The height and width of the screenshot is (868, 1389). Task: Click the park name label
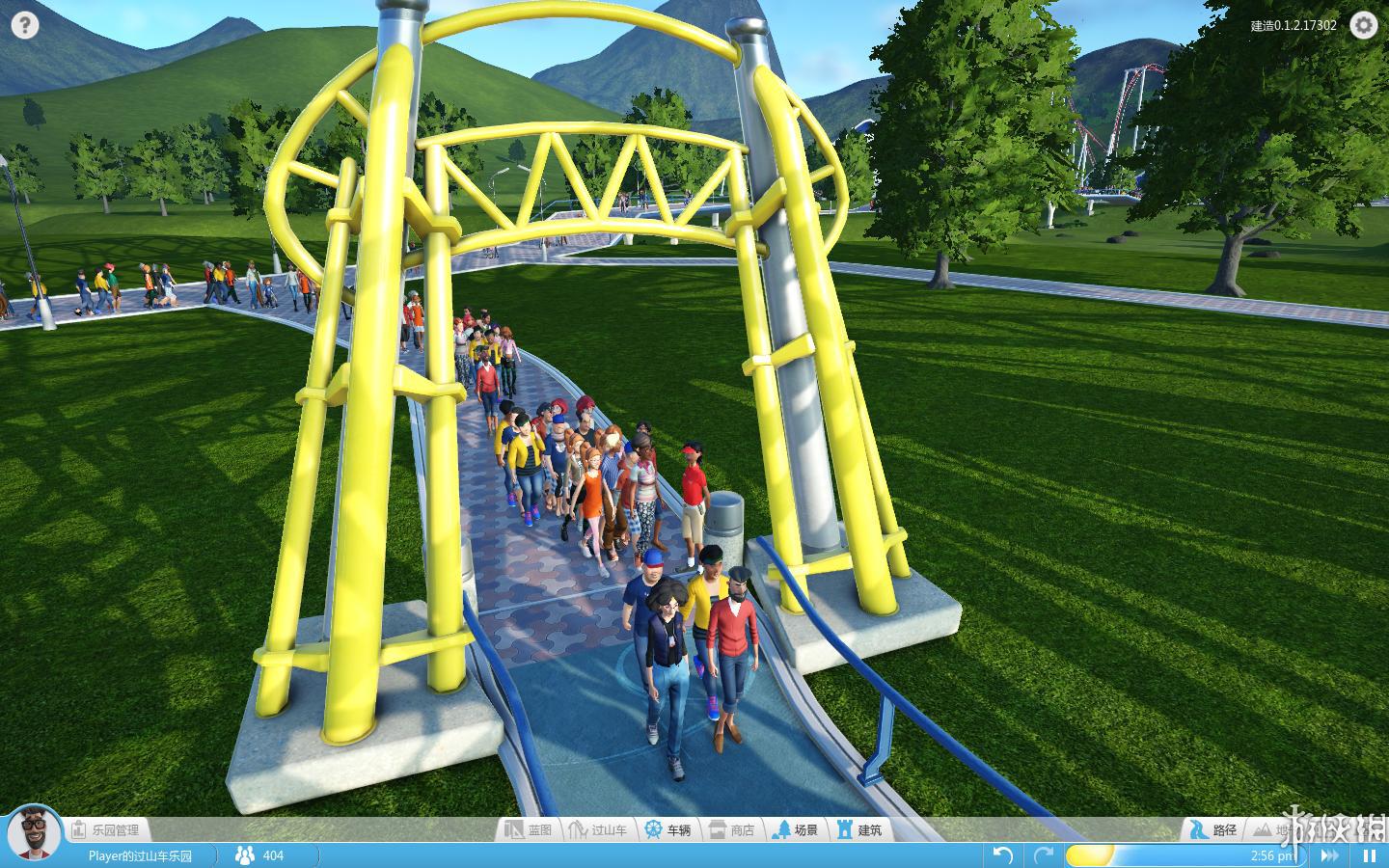tap(140, 855)
